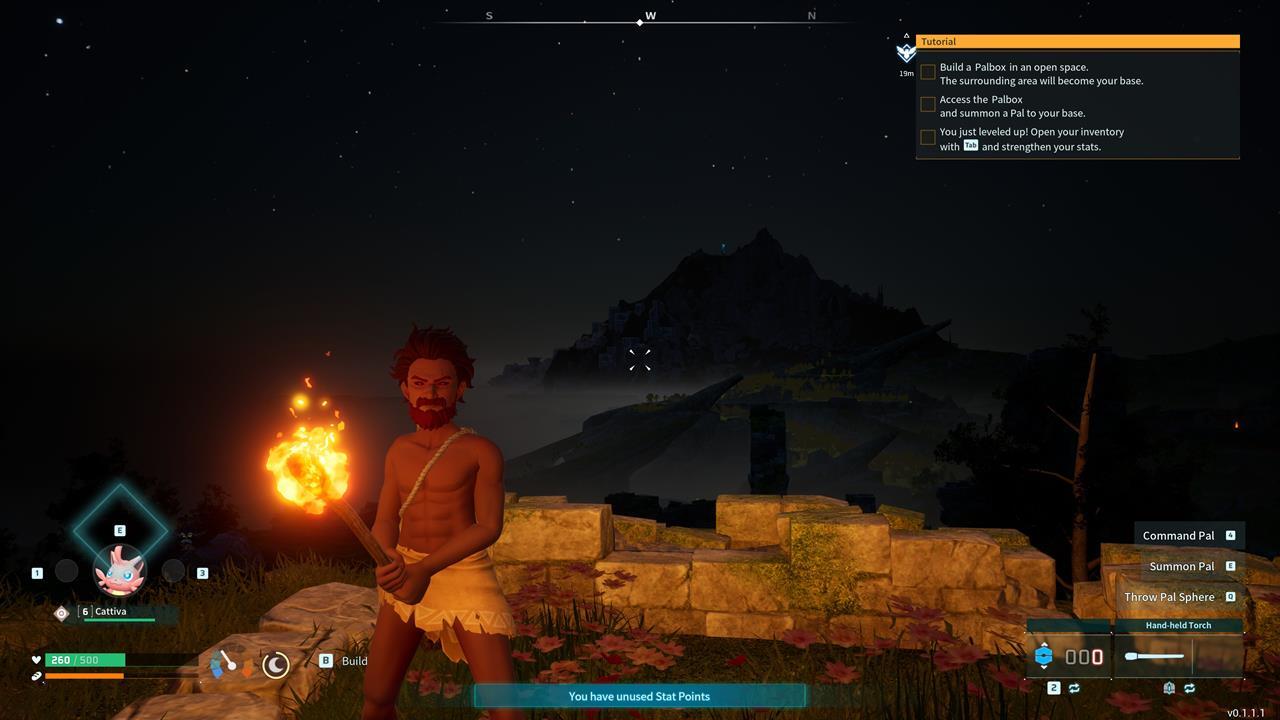Select the Pal Sphere item slot
Image resolution: width=1280 pixels, height=720 pixels.
(1068, 656)
